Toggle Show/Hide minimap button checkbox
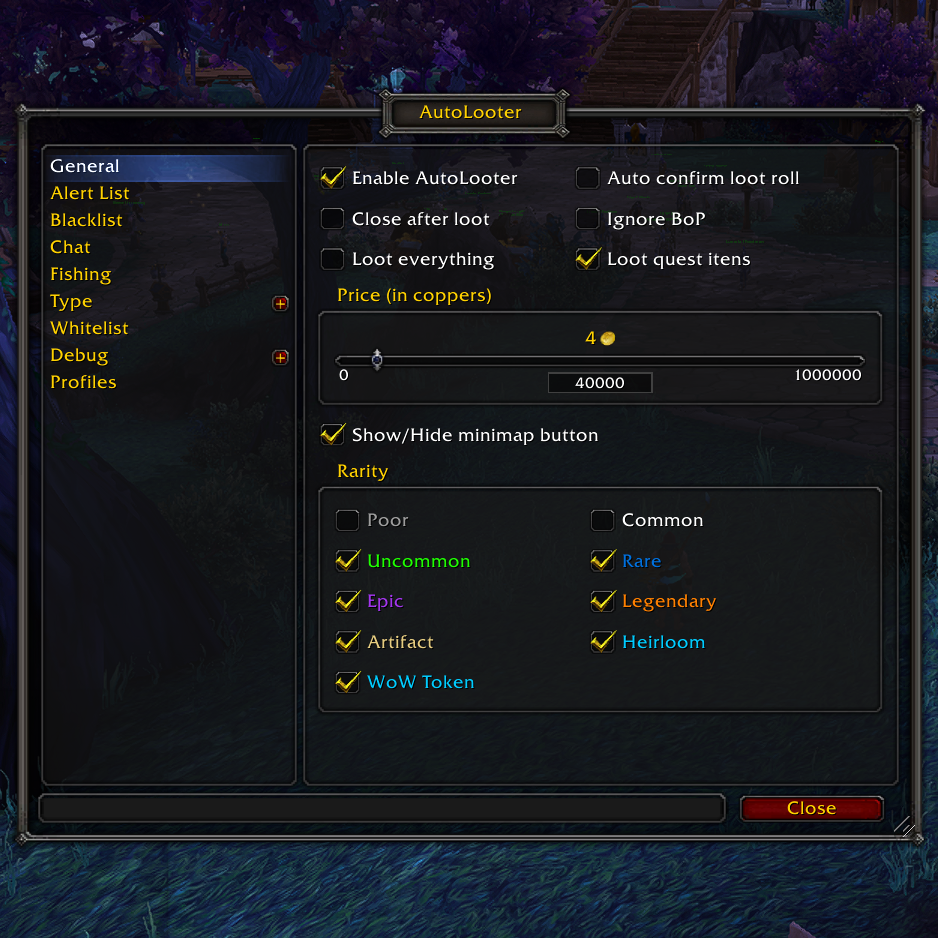This screenshot has width=938, height=938. 332,435
